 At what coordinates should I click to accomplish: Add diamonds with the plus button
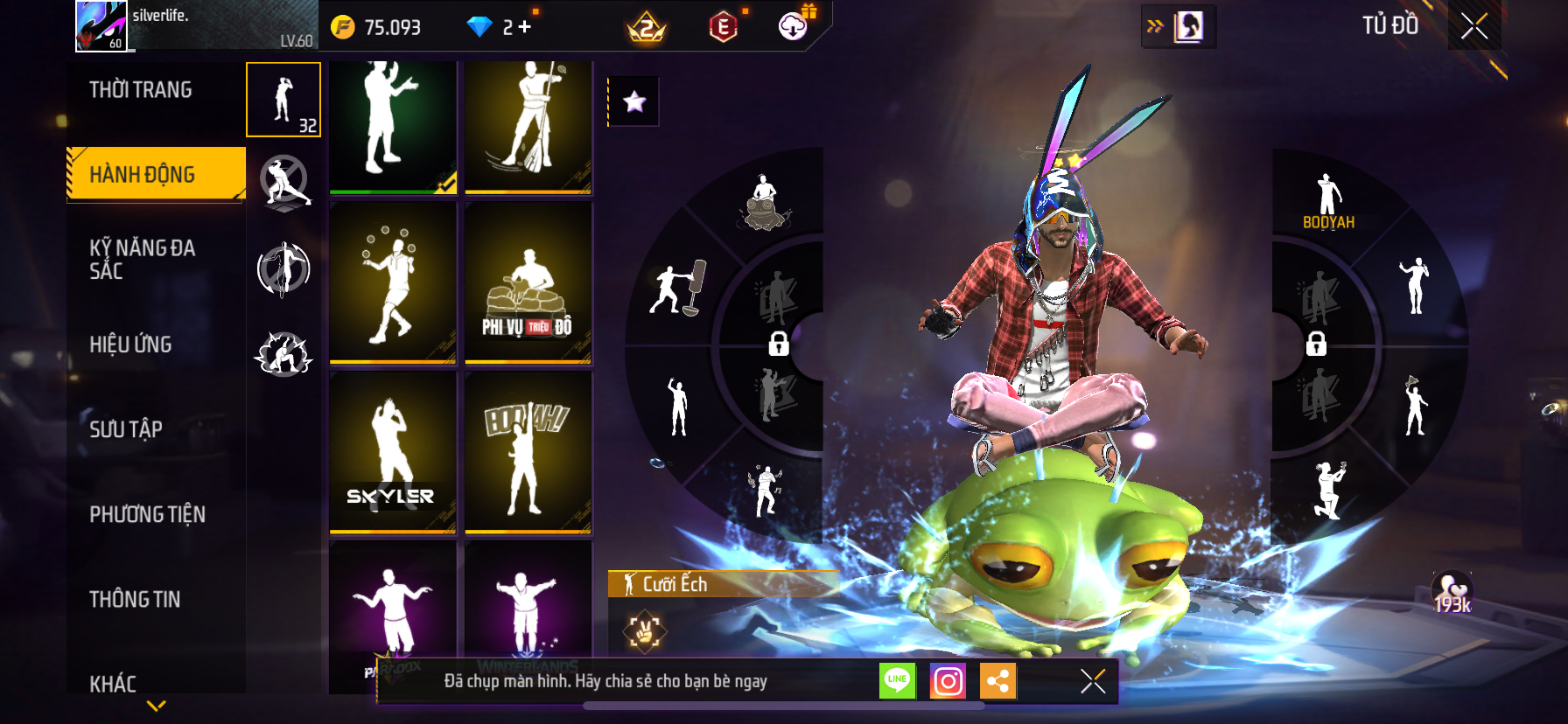pyautogui.click(x=525, y=27)
